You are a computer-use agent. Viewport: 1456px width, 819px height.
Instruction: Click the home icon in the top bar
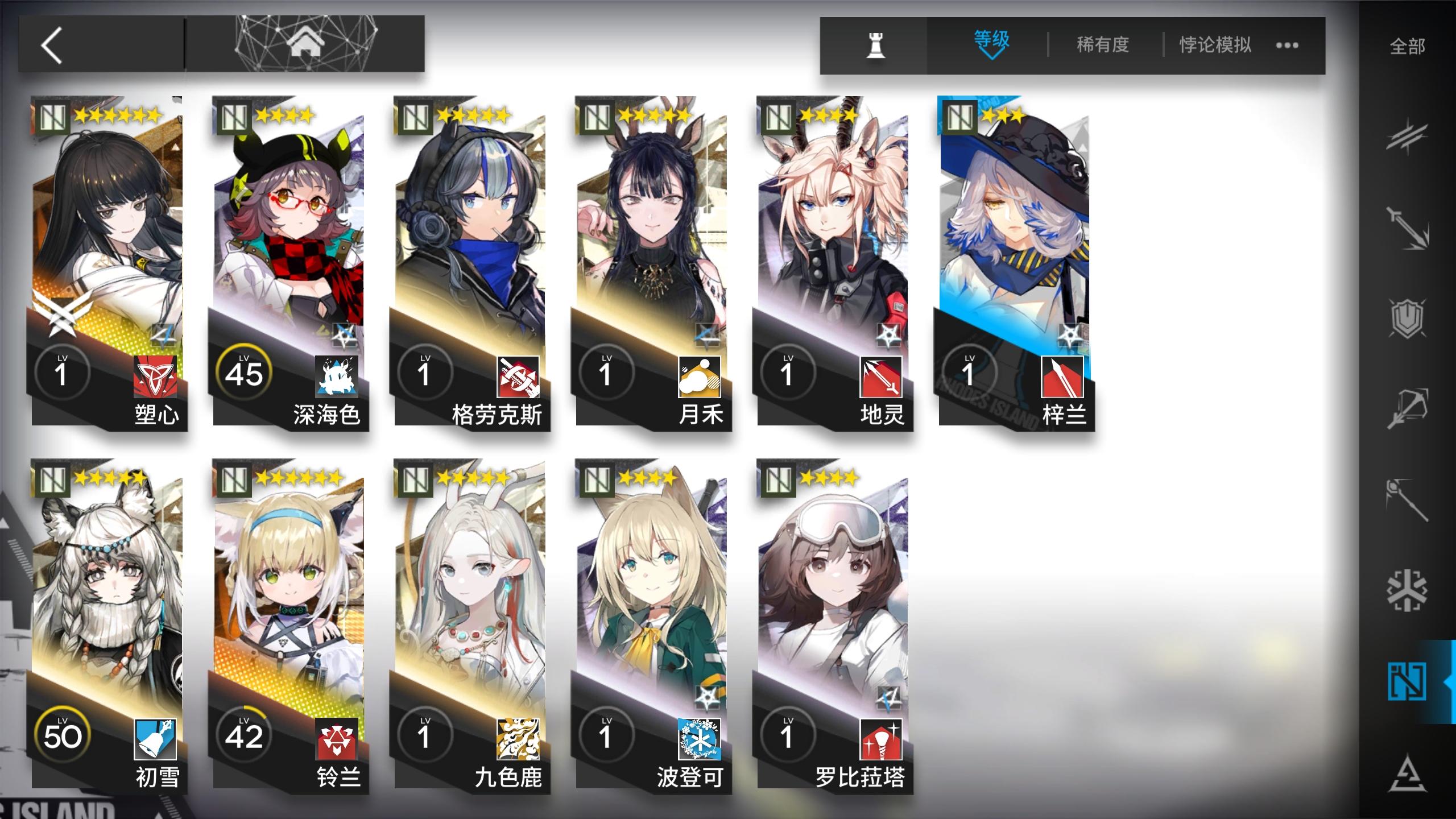[307, 43]
